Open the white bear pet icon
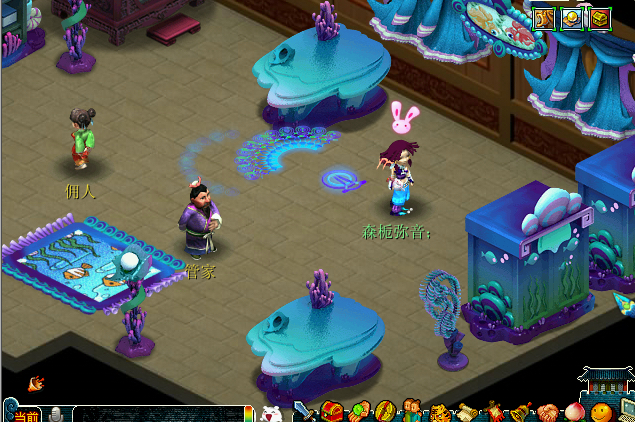The image size is (635, 422). coord(271,412)
